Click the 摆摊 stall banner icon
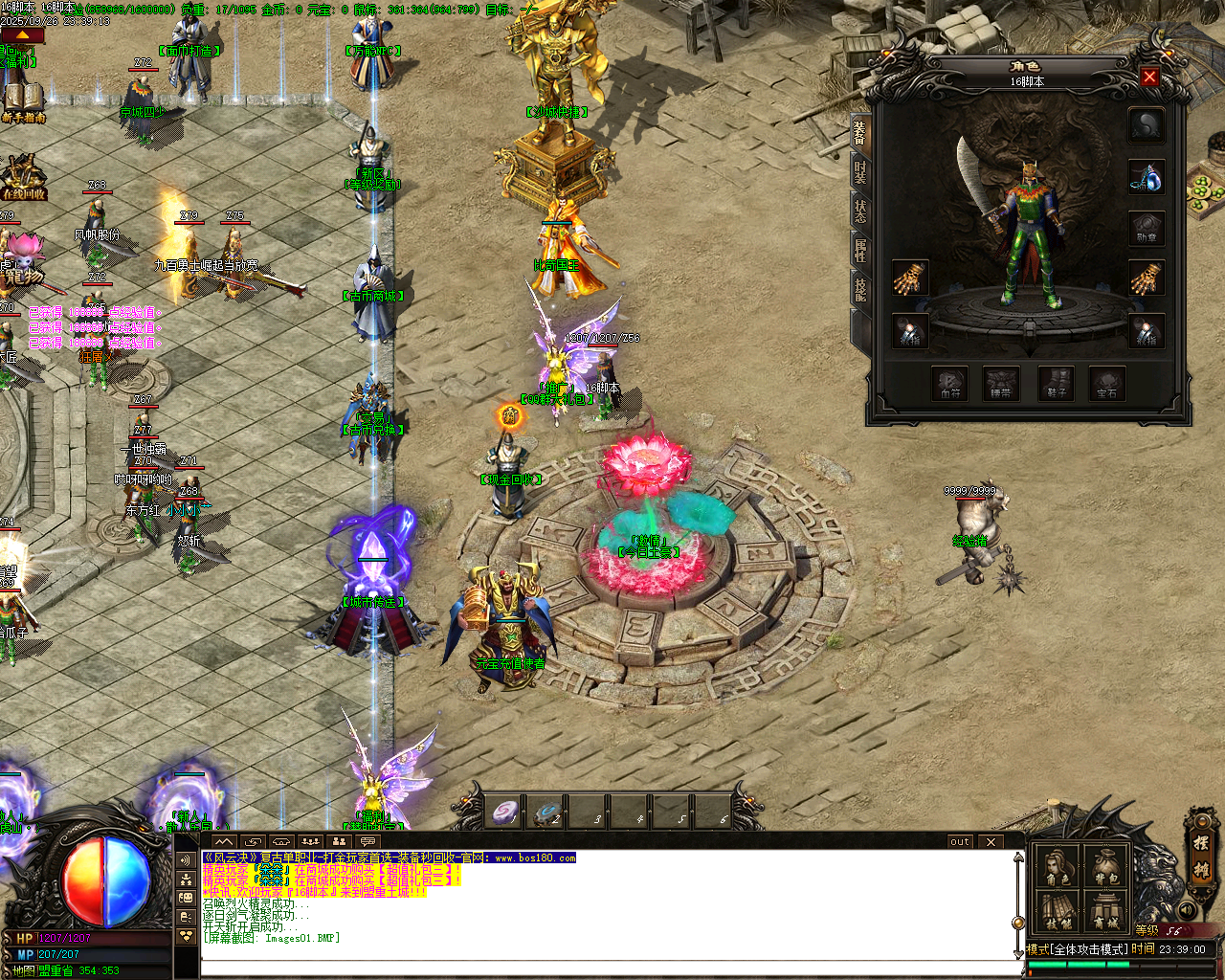Image resolution: width=1225 pixels, height=980 pixels. coord(1201,858)
